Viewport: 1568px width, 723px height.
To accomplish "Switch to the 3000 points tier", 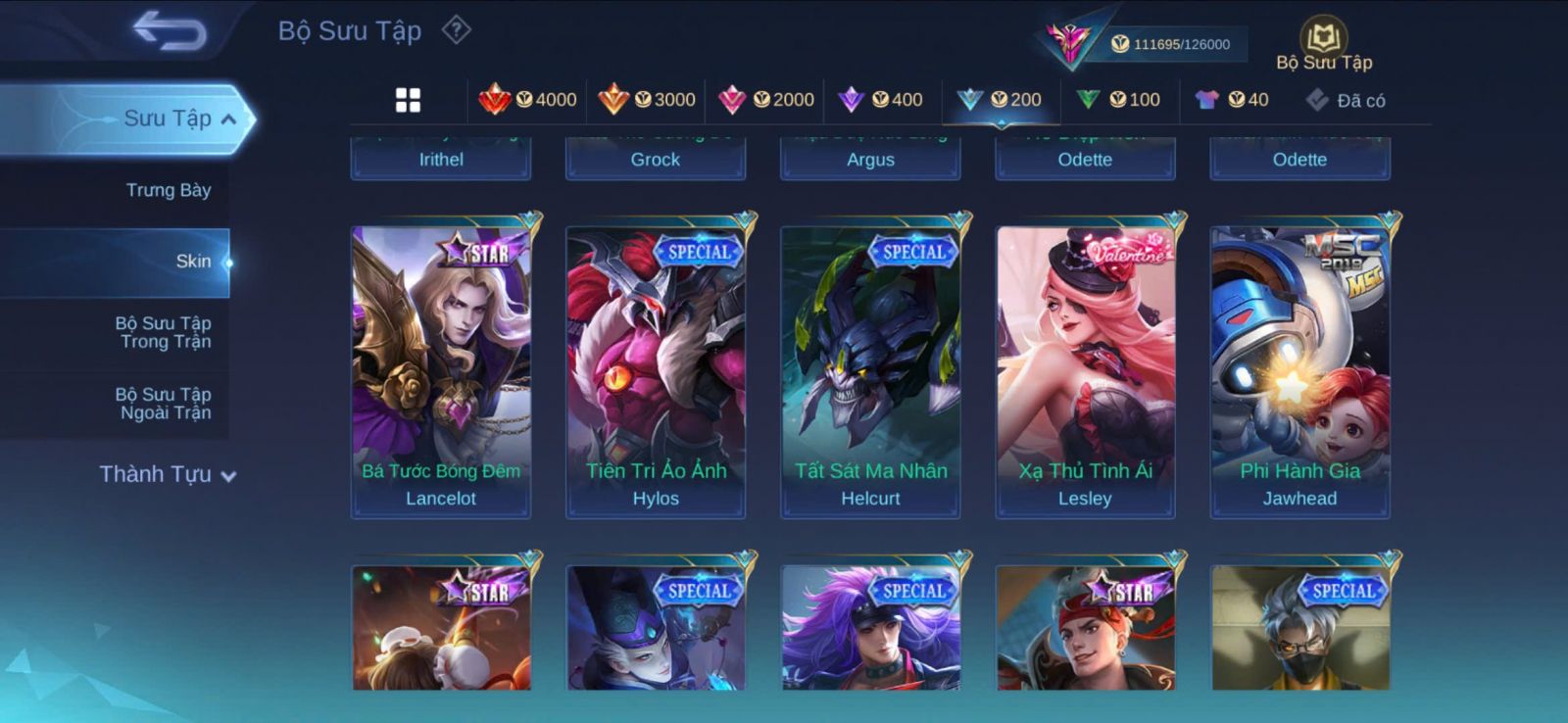I will point(647,100).
